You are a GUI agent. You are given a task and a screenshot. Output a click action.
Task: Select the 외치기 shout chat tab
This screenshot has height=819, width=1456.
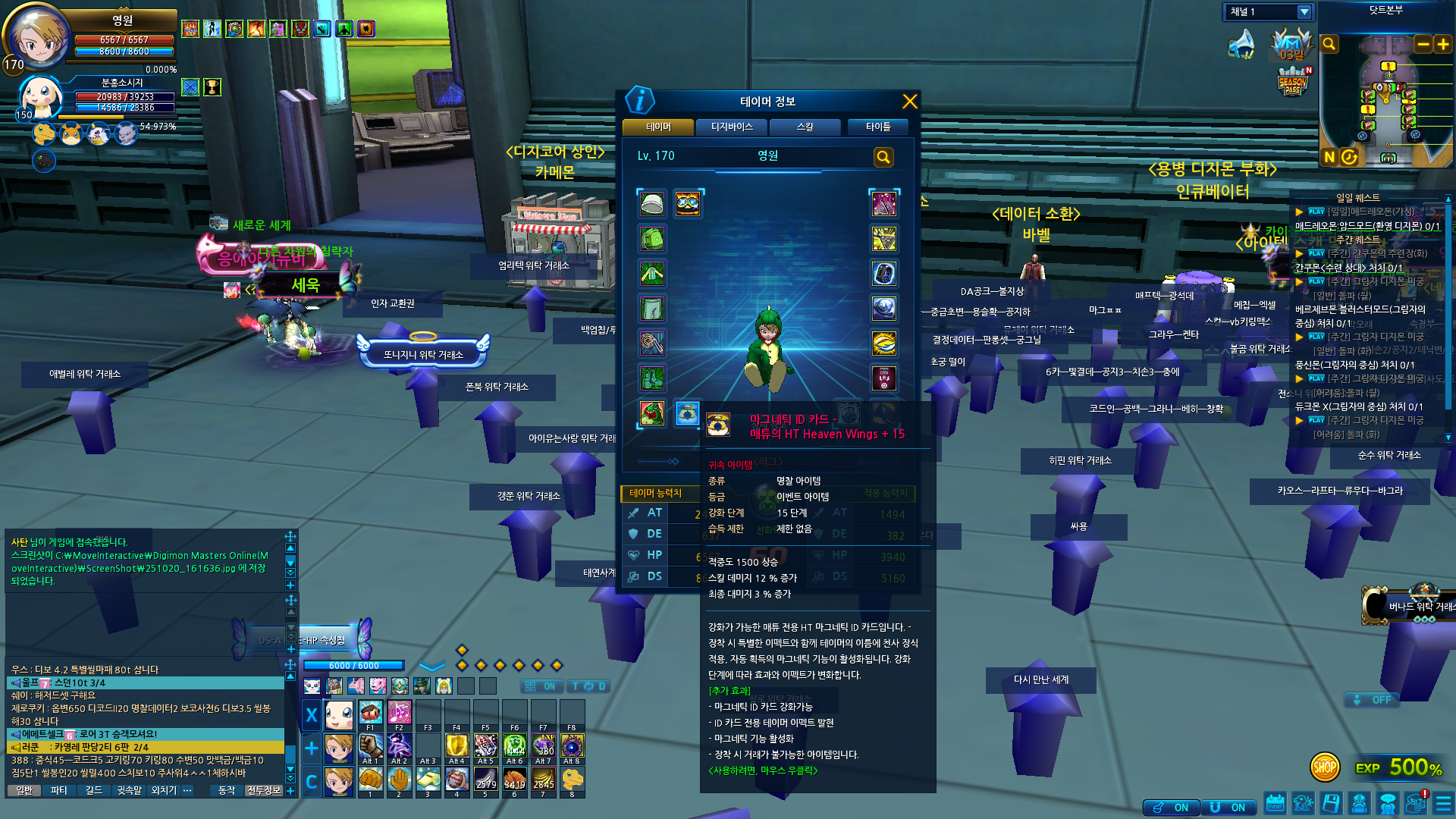(x=164, y=790)
